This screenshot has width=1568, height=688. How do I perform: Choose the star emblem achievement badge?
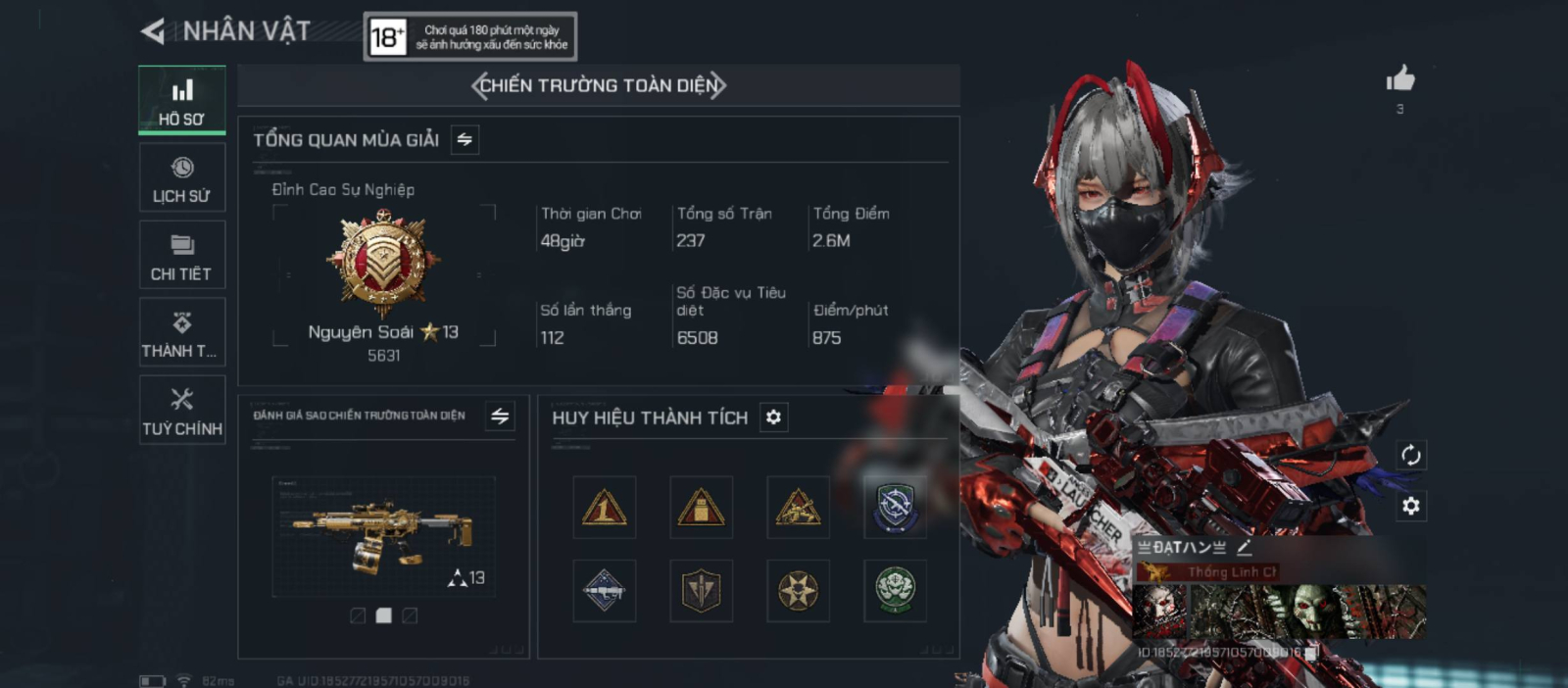(x=798, y=591)
